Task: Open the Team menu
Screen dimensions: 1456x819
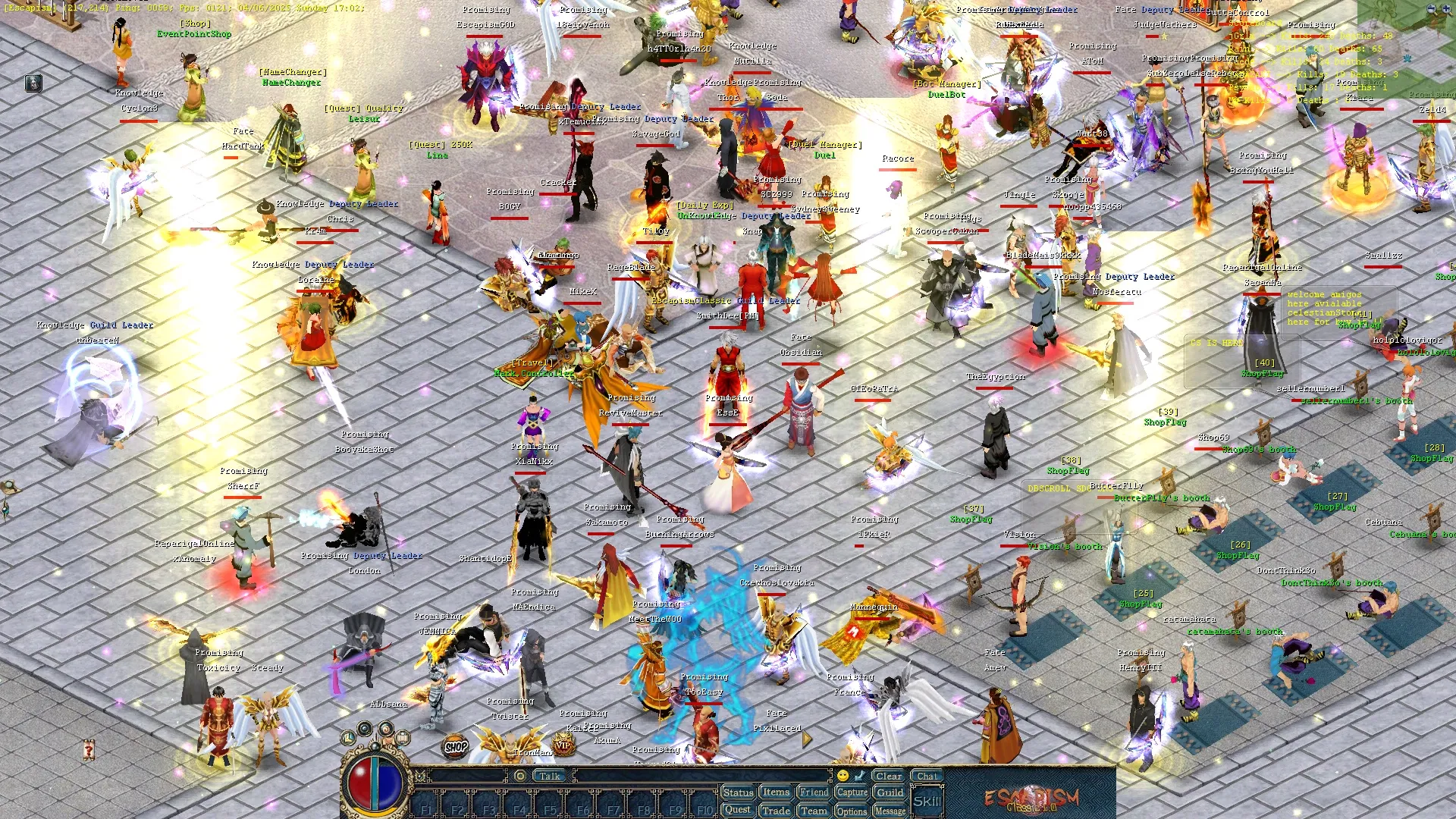Action: pyautogui.click(x=814, y=811)
